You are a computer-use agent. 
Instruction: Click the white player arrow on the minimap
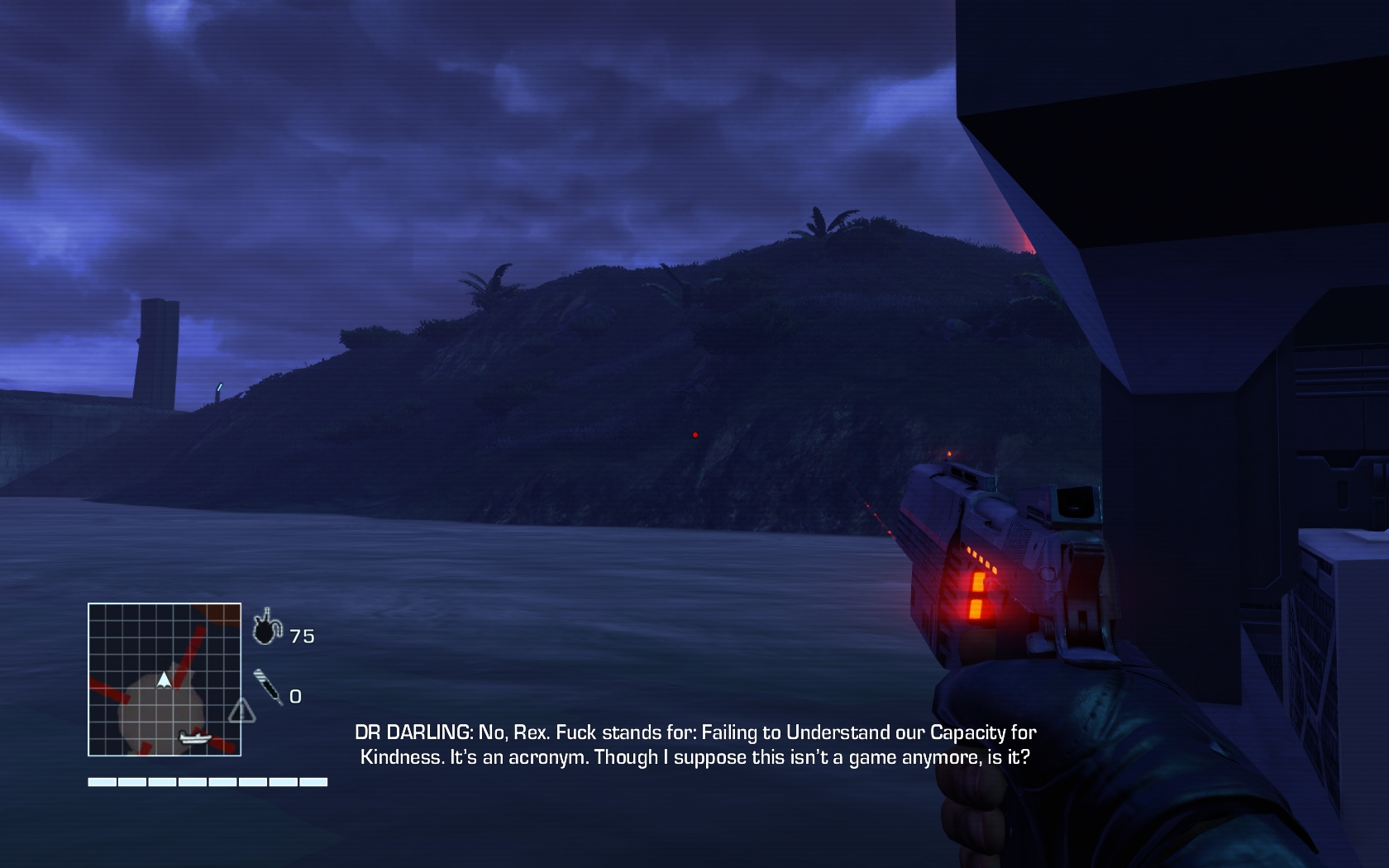(165, 680)
